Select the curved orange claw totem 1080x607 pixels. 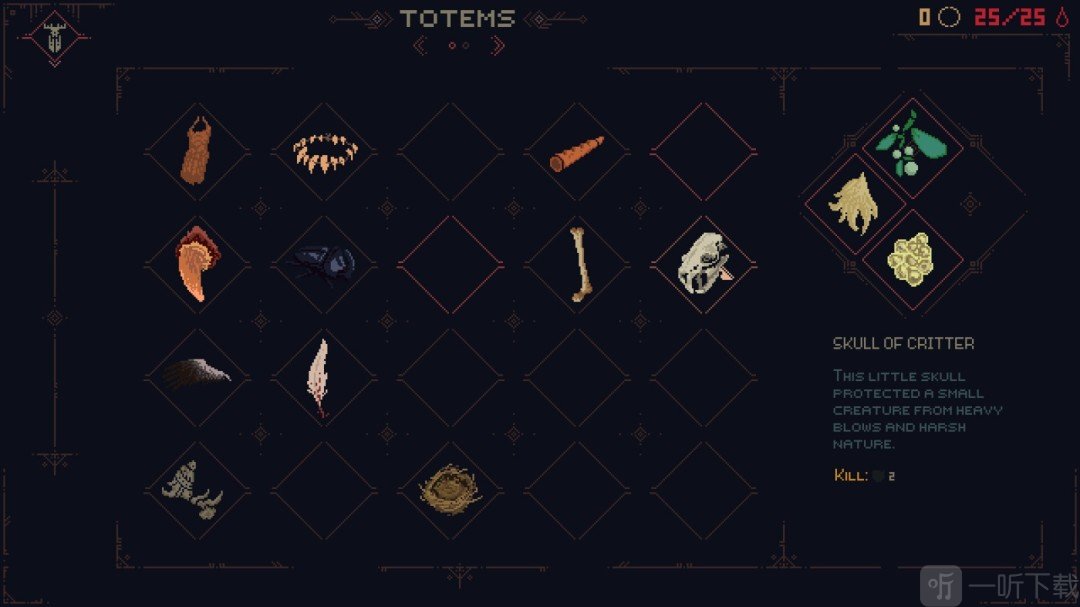pos(197,266)
